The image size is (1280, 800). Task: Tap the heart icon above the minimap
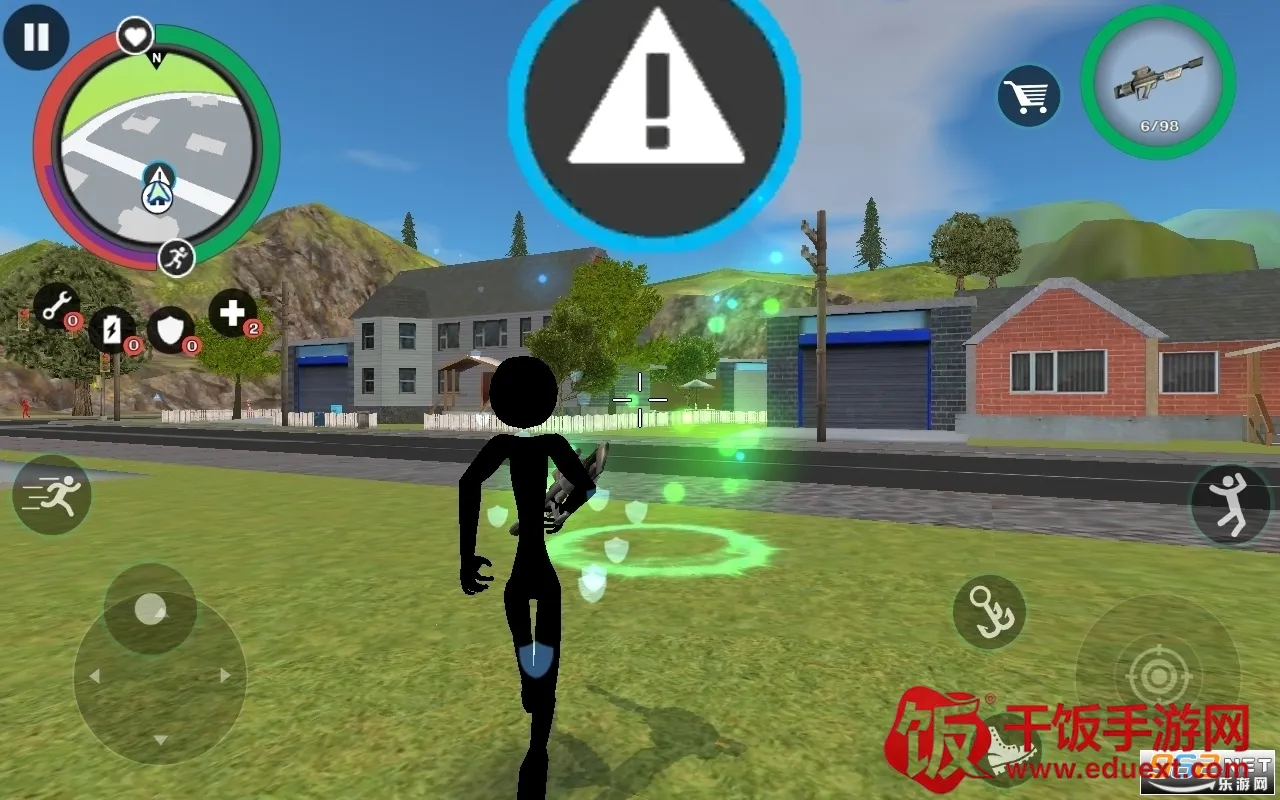pos(135,37)
